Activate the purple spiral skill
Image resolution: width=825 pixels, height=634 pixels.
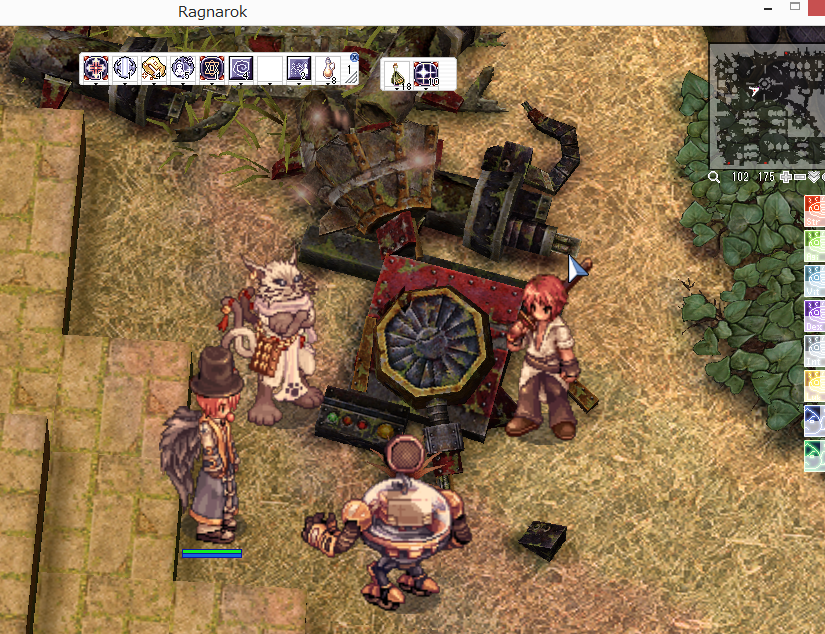coord(241,68)
